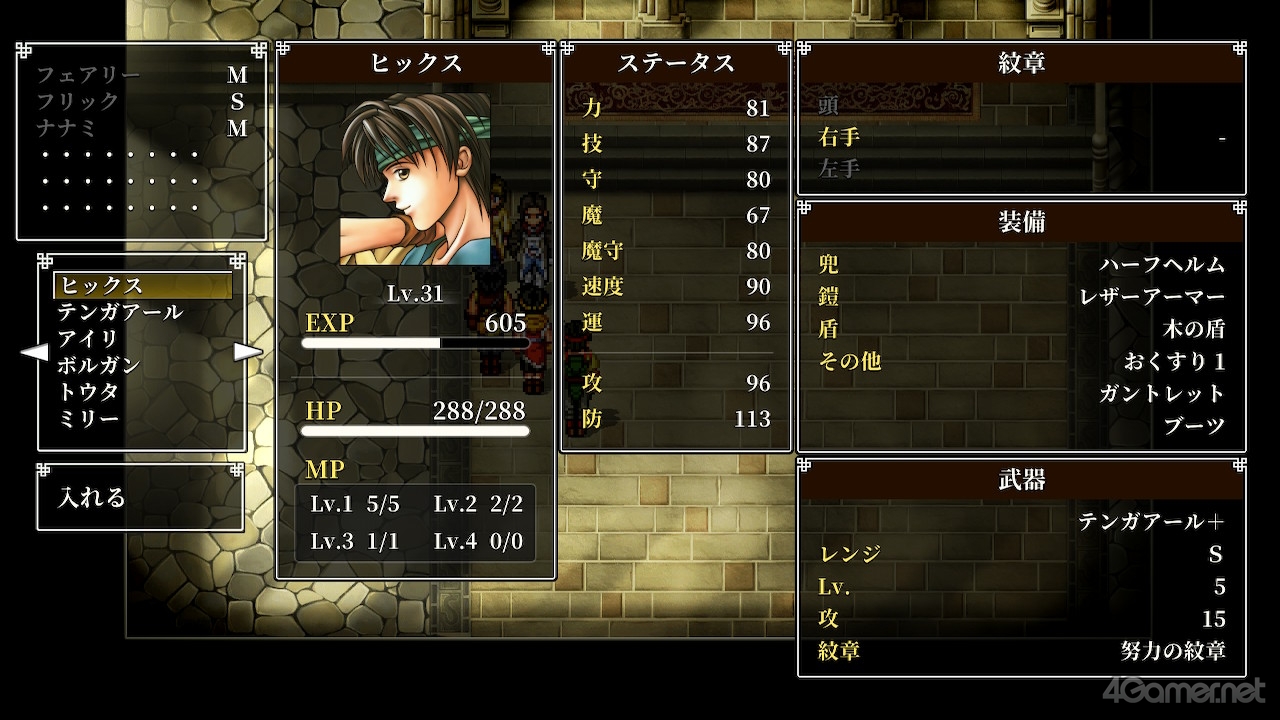This screenshot has height=720, width=1280.
Task: Click the left page arrow
Action: [x=34, y=352]
